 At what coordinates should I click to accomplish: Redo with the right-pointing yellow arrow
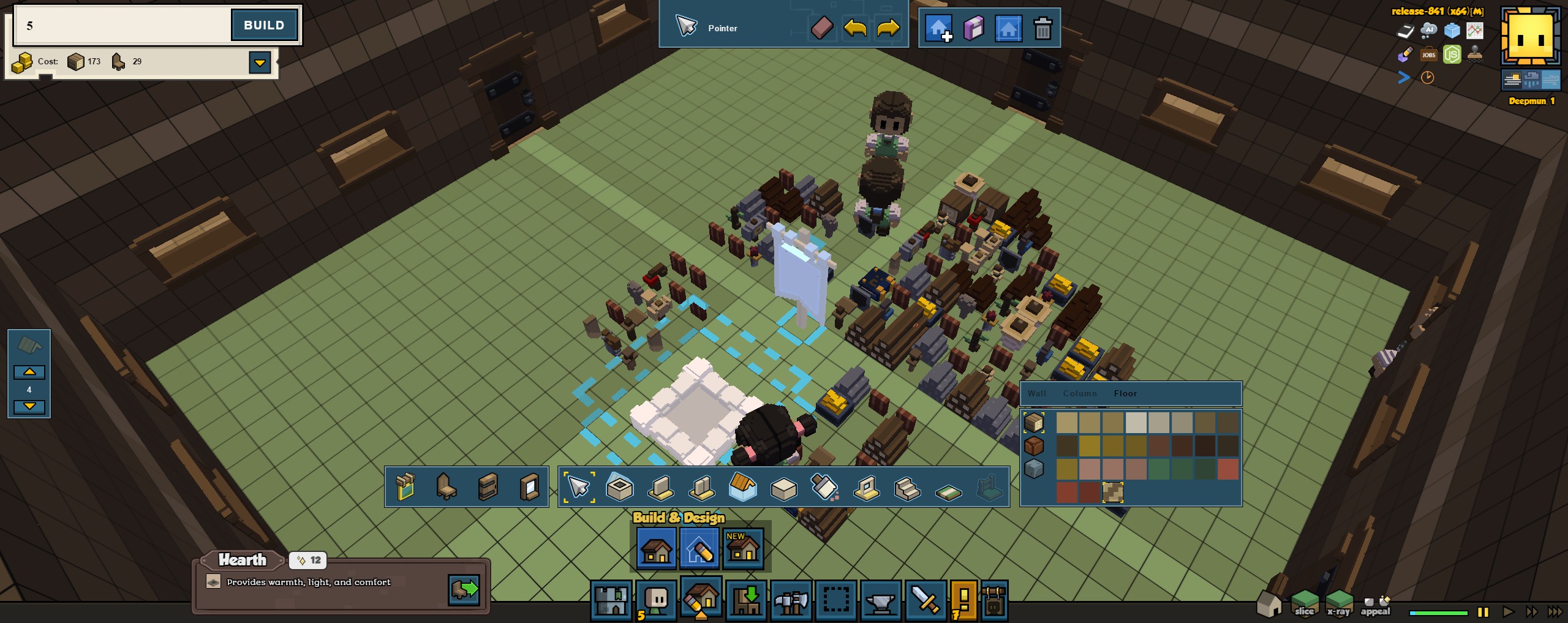point(888,28)
